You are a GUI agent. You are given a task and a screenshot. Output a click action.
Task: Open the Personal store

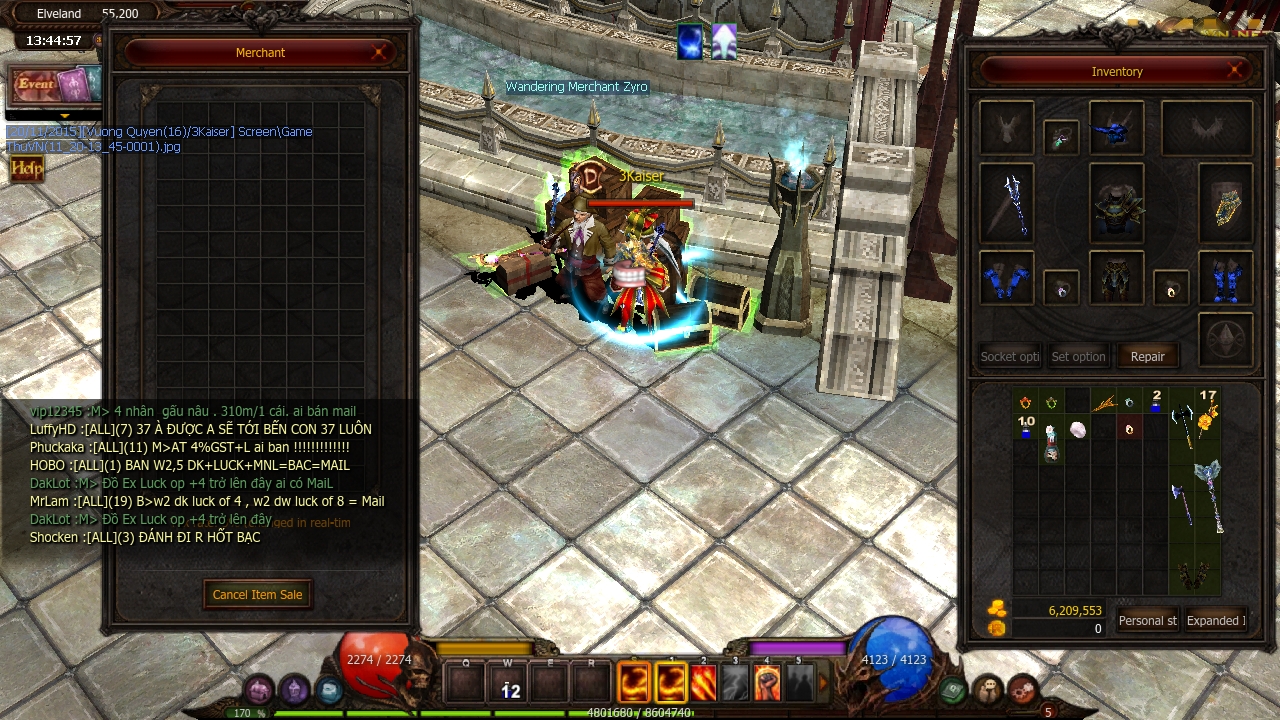tap(1147, 620)
